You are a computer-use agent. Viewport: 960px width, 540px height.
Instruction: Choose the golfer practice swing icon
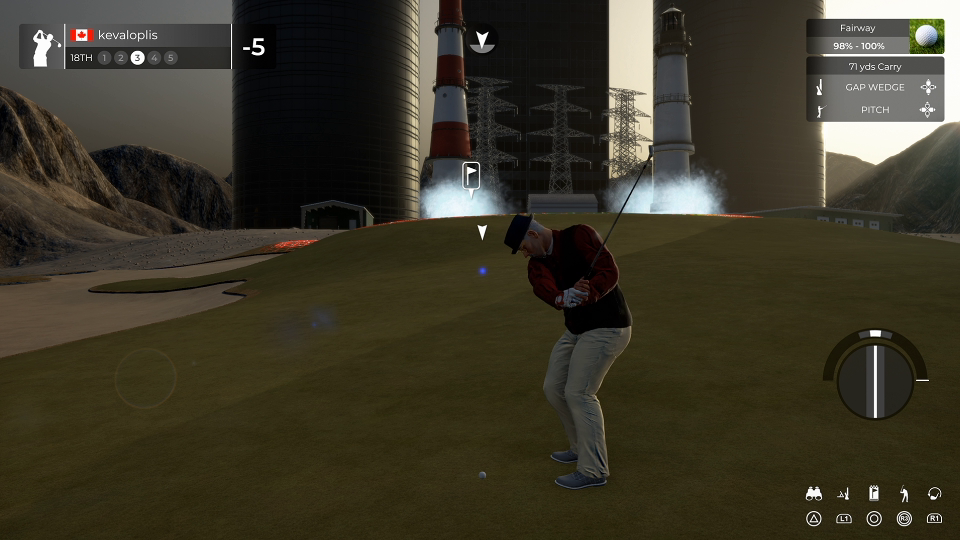pyautogui.click(x=904, y=493)
